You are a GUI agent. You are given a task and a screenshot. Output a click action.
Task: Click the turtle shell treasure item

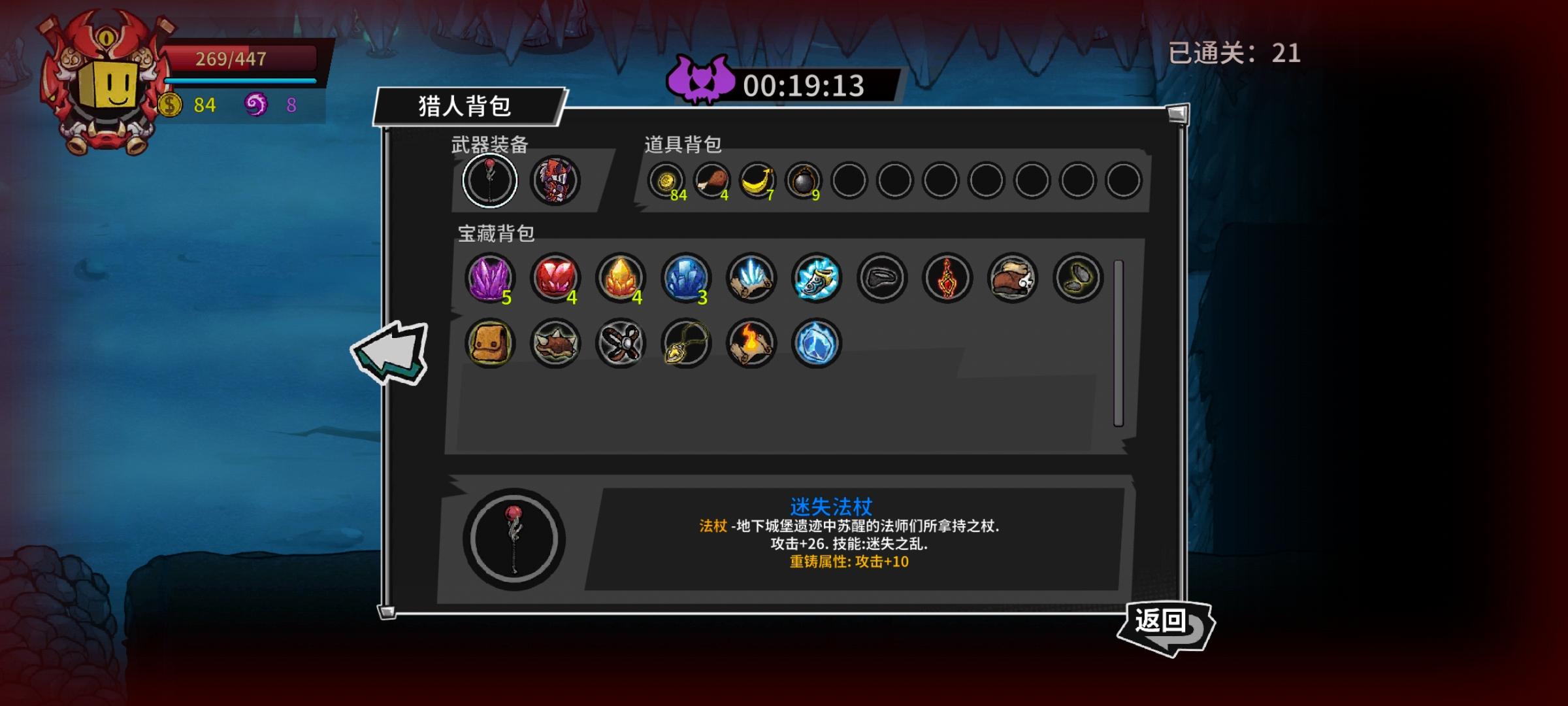(x=555, y=343)
